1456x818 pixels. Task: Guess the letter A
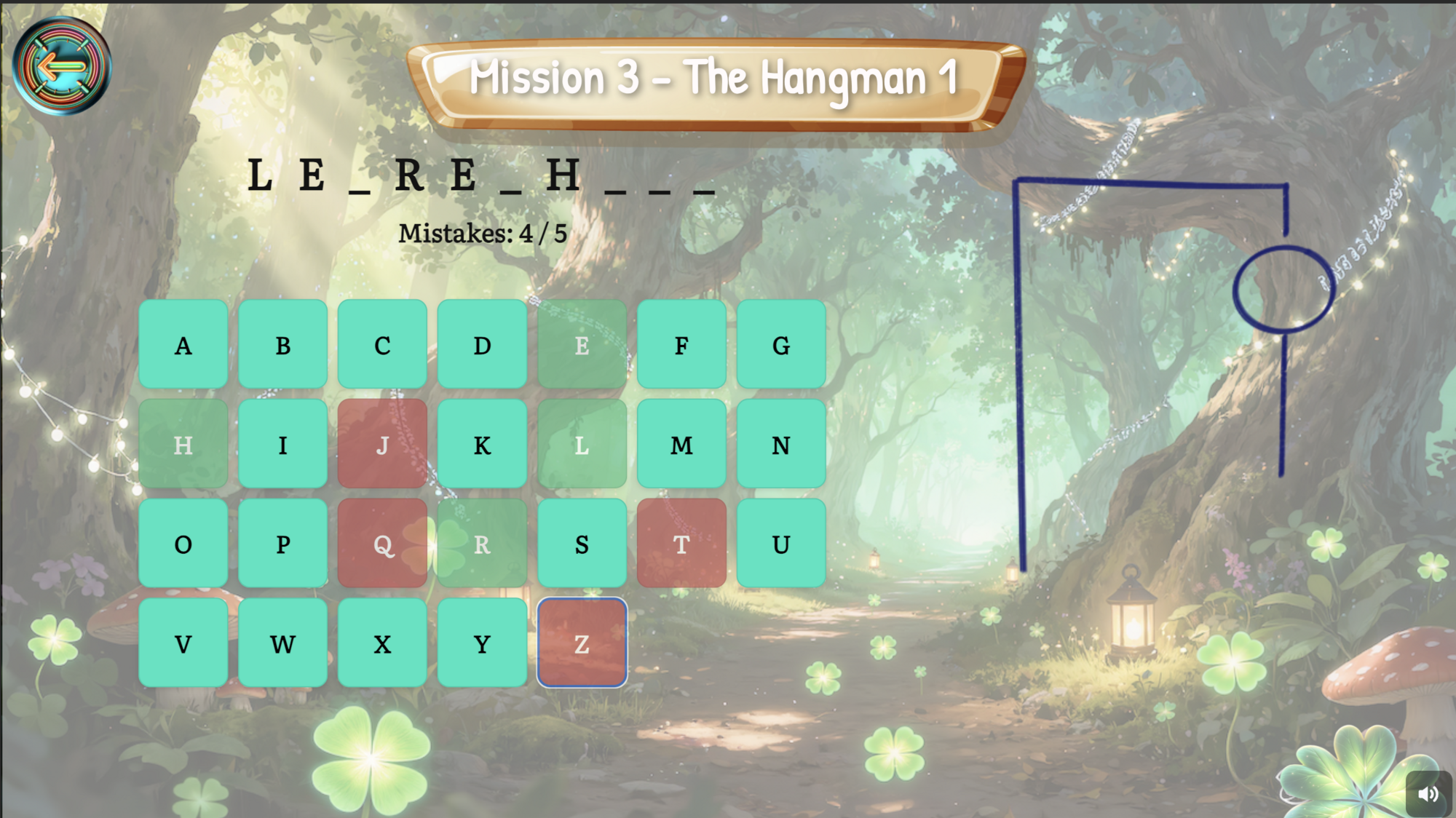pyautogui.click(x=183, y=345)
